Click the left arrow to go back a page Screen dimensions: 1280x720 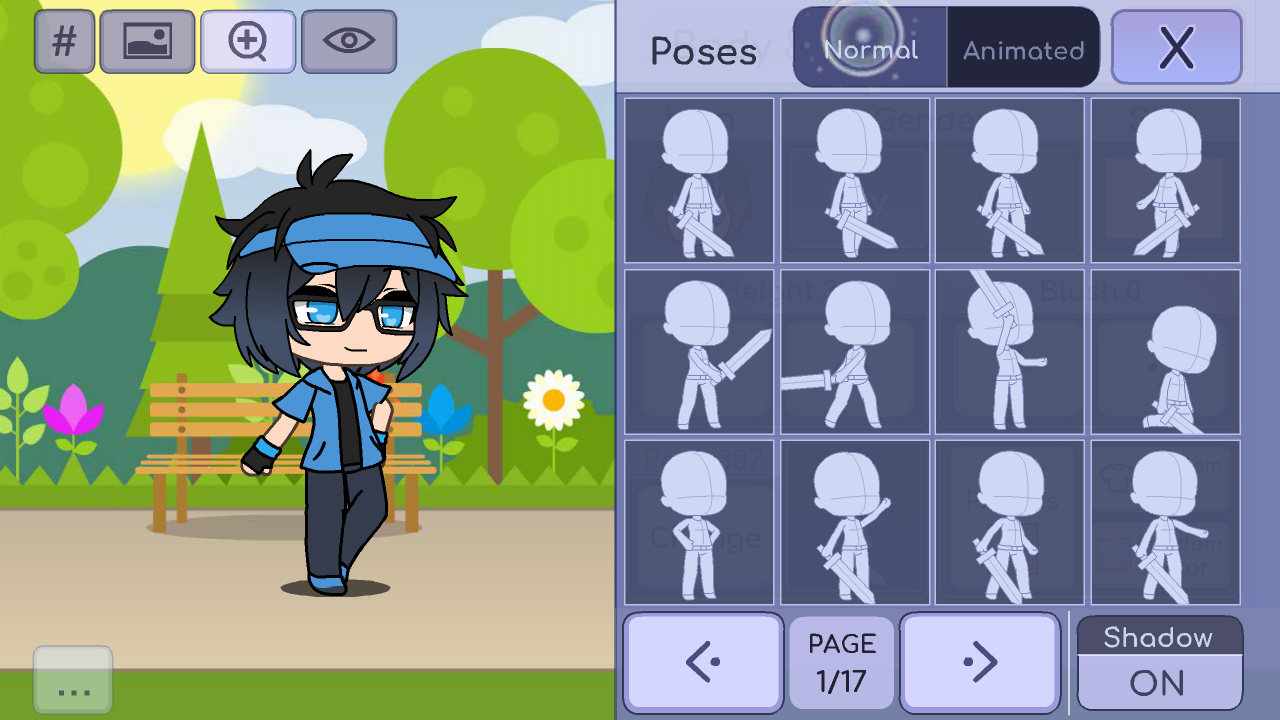pos(702,661)
